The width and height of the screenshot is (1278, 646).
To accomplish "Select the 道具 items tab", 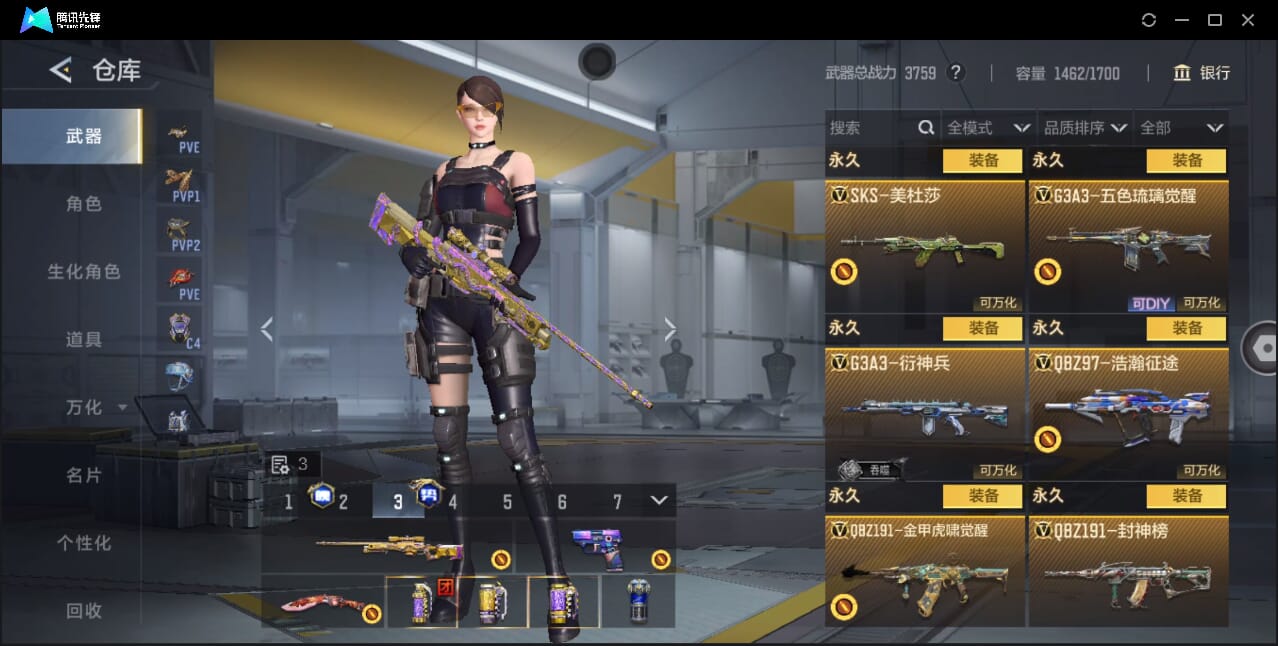I will [84, 340].
